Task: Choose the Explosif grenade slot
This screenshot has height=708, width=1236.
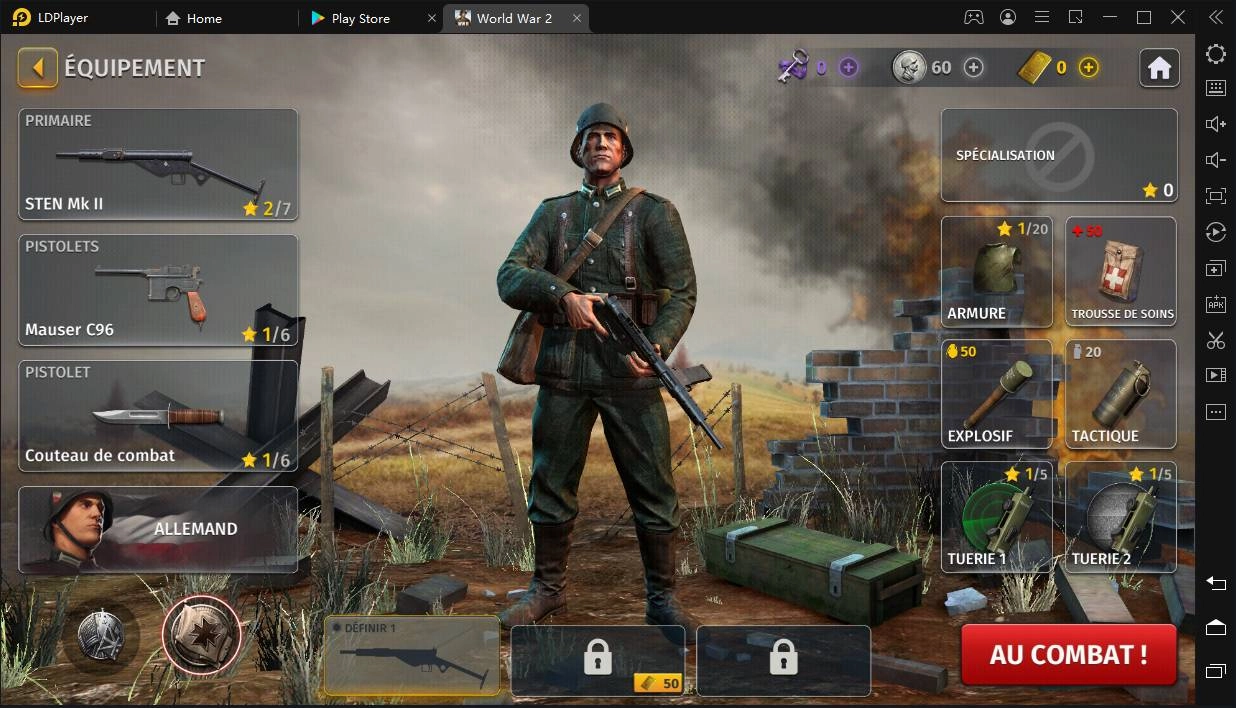Action: point(996,394)
